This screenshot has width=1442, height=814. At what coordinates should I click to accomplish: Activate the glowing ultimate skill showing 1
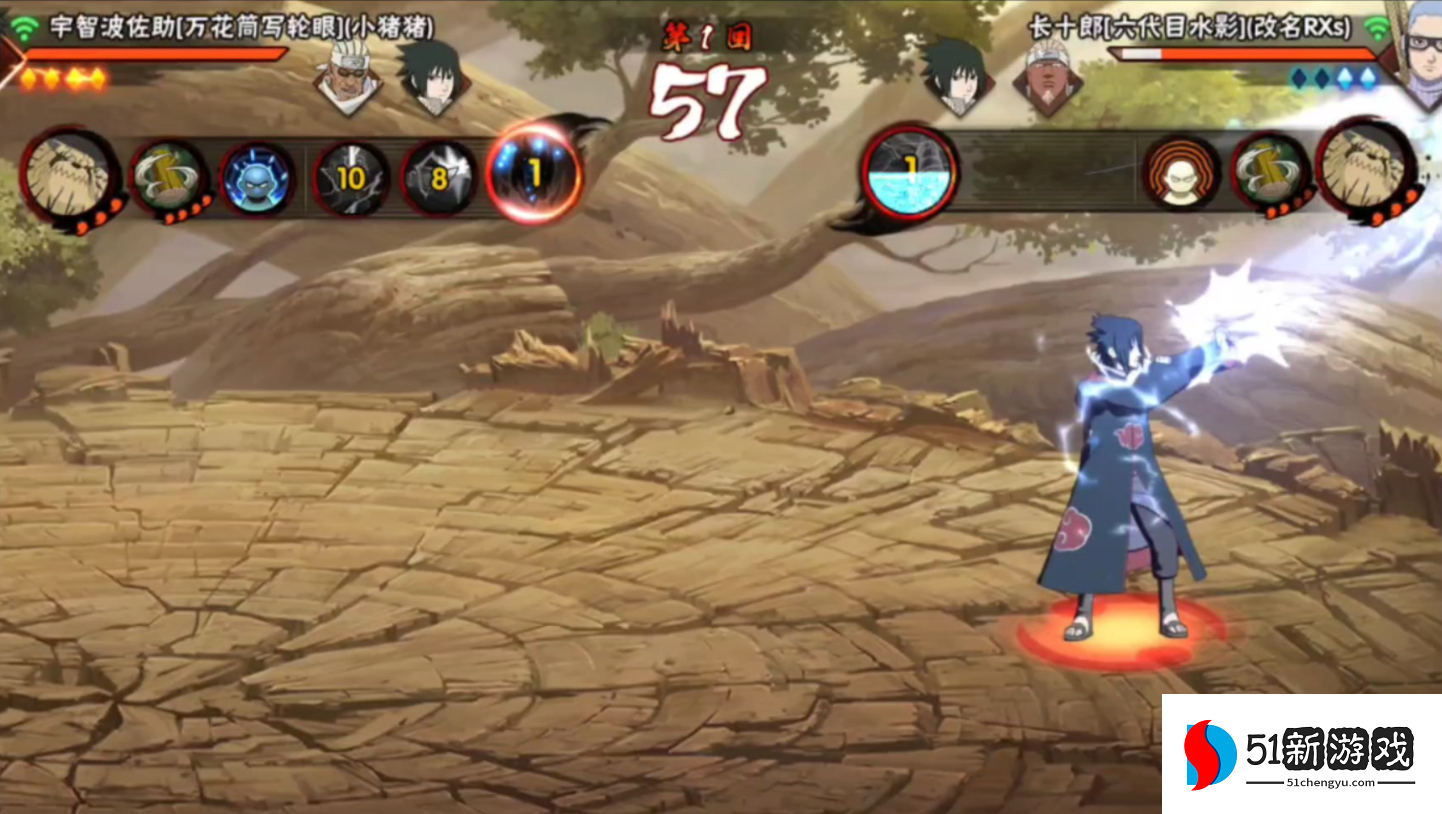[534, 175]
